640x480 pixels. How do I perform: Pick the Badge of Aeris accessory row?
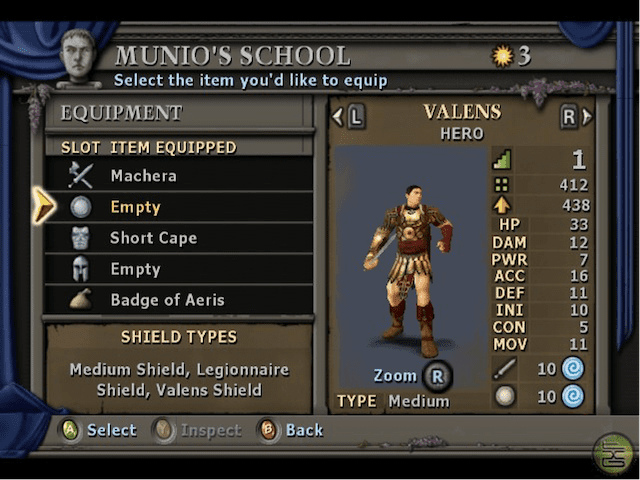click(180, 300)
